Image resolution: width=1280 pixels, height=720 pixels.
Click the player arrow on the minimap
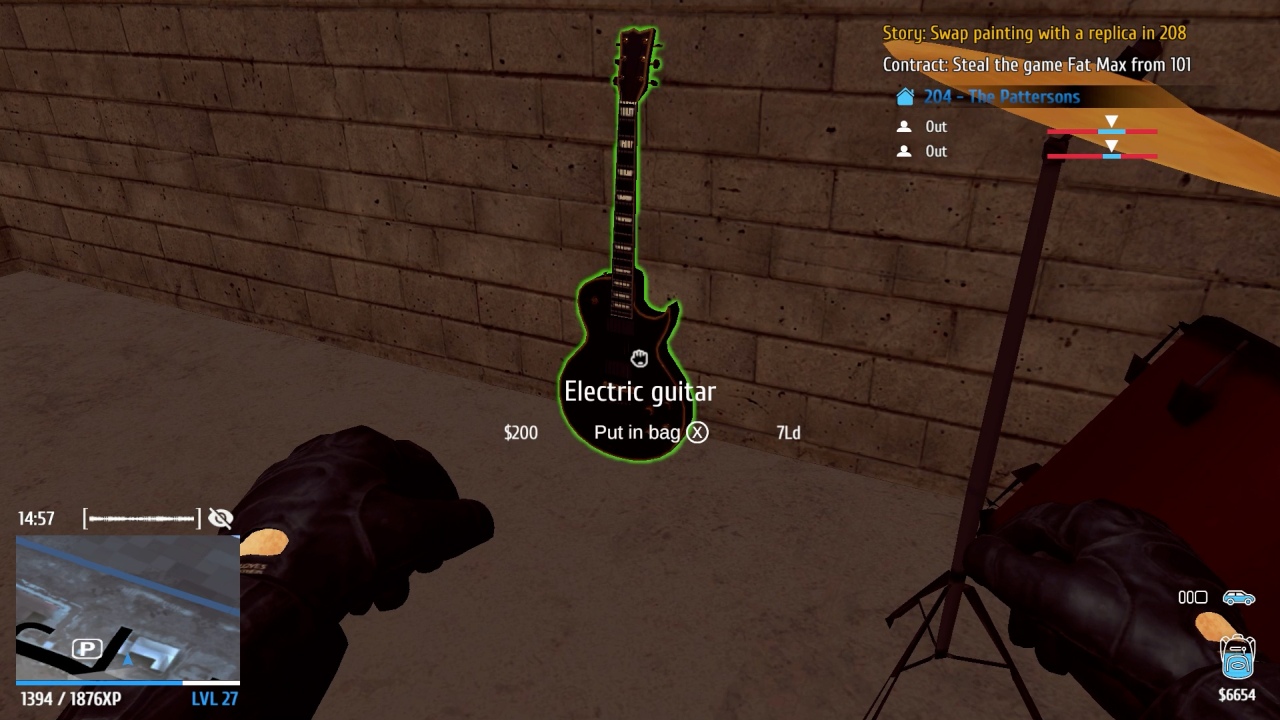[128, 660]
